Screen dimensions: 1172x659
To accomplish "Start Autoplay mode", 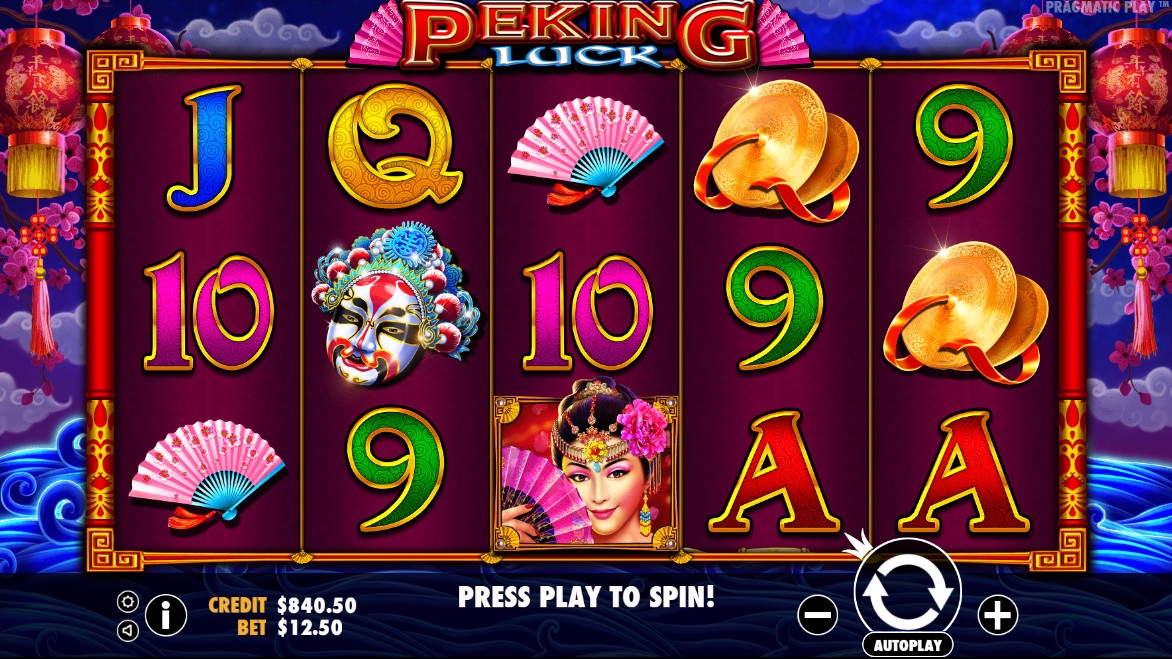I will 907,645.
